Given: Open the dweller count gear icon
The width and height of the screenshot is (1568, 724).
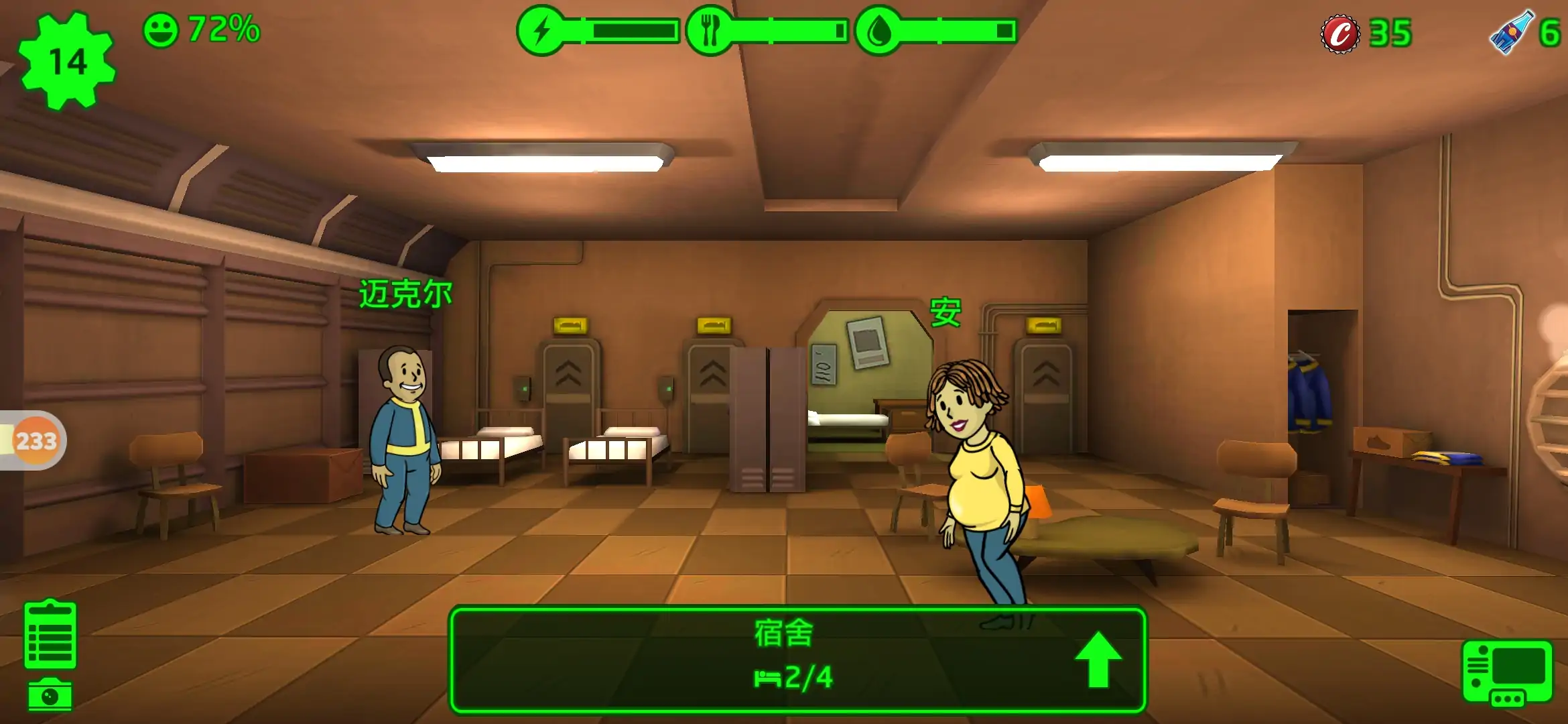Looking at the screenshot, I should coord(67,62).
